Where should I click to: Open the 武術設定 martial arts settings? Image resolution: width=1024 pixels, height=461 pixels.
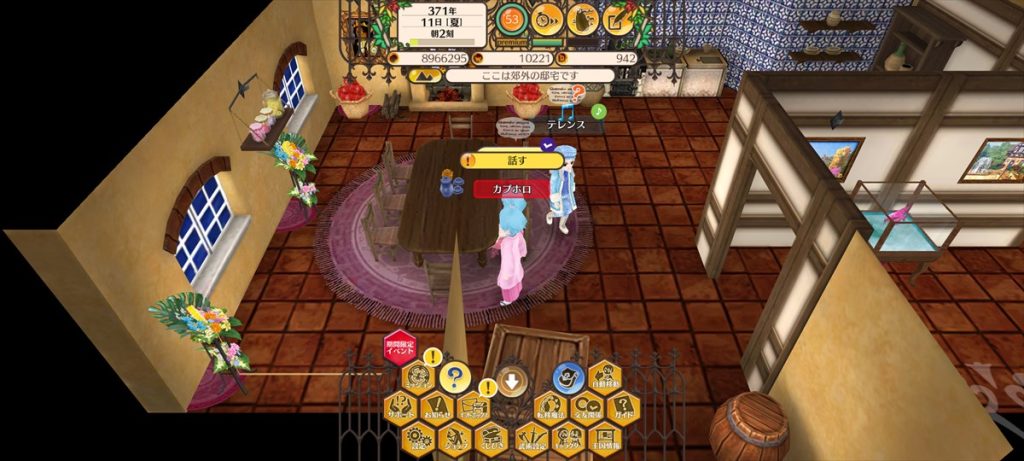click(531, 438)
